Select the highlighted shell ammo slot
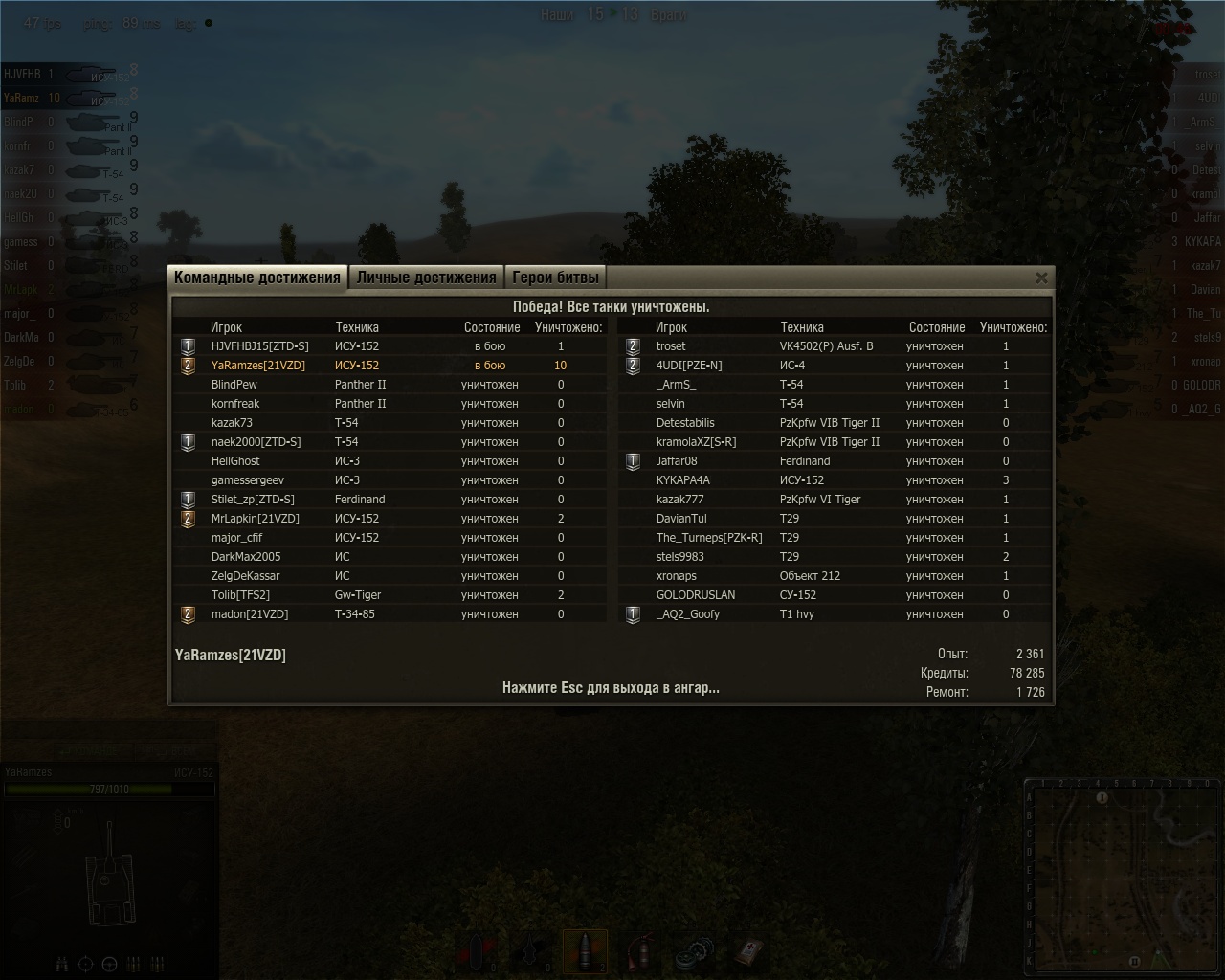The width and height of the screenshot is (1225, 980). (586, 952)
